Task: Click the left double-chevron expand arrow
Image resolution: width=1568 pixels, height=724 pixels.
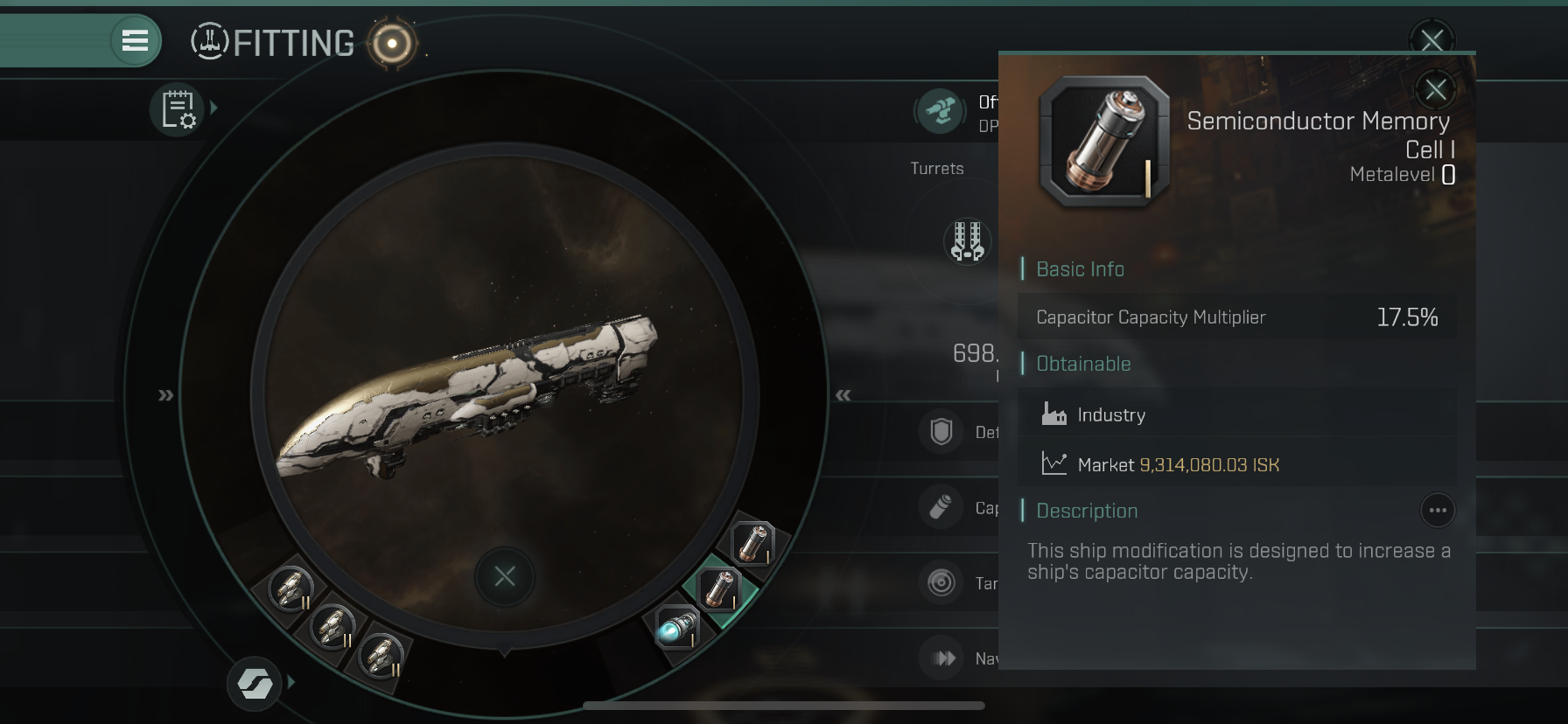Action: [165, 395]
